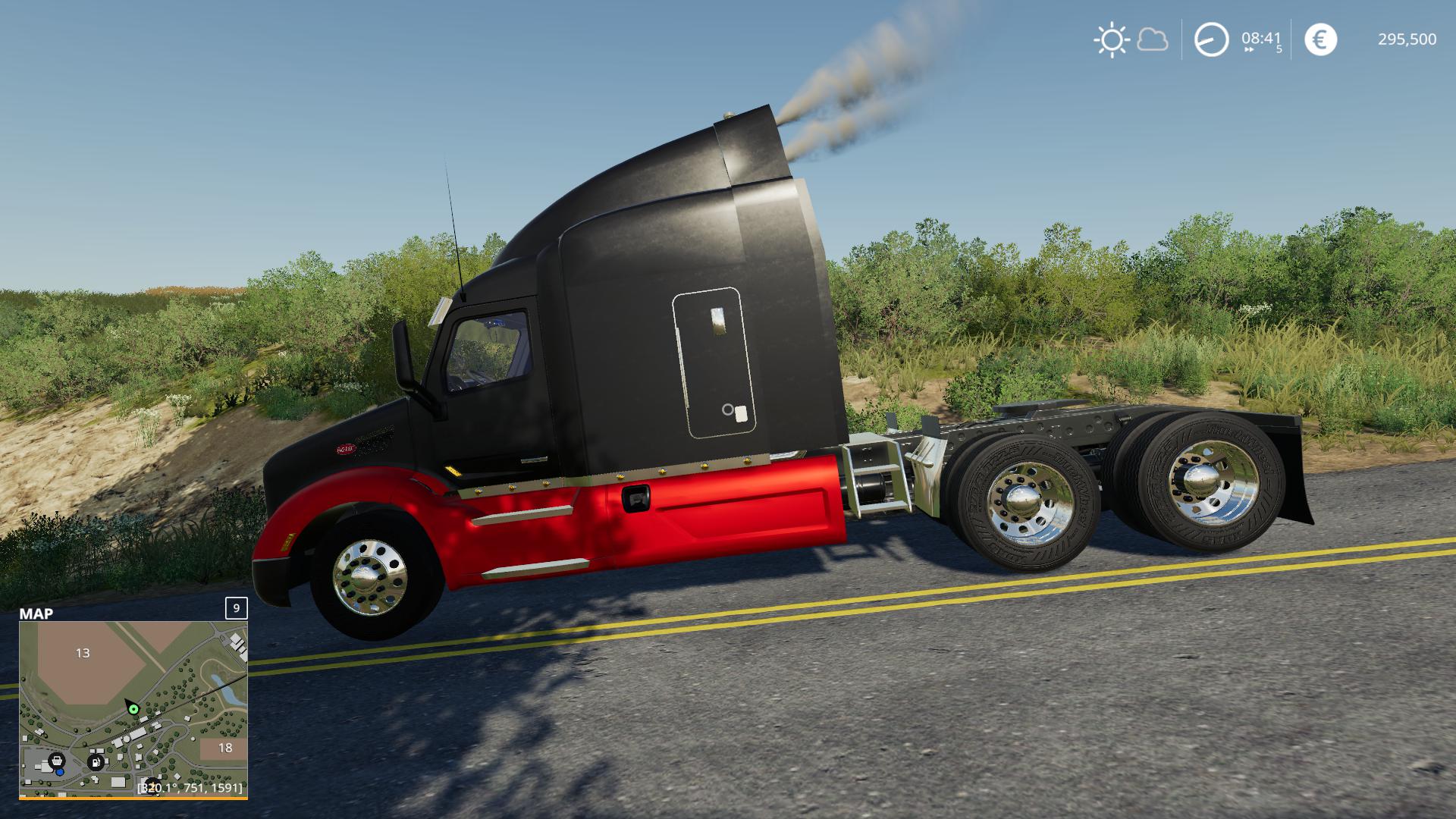1456x819 pixels.
Task: Click field 18 on the minimap
Action: pos(224,748)
